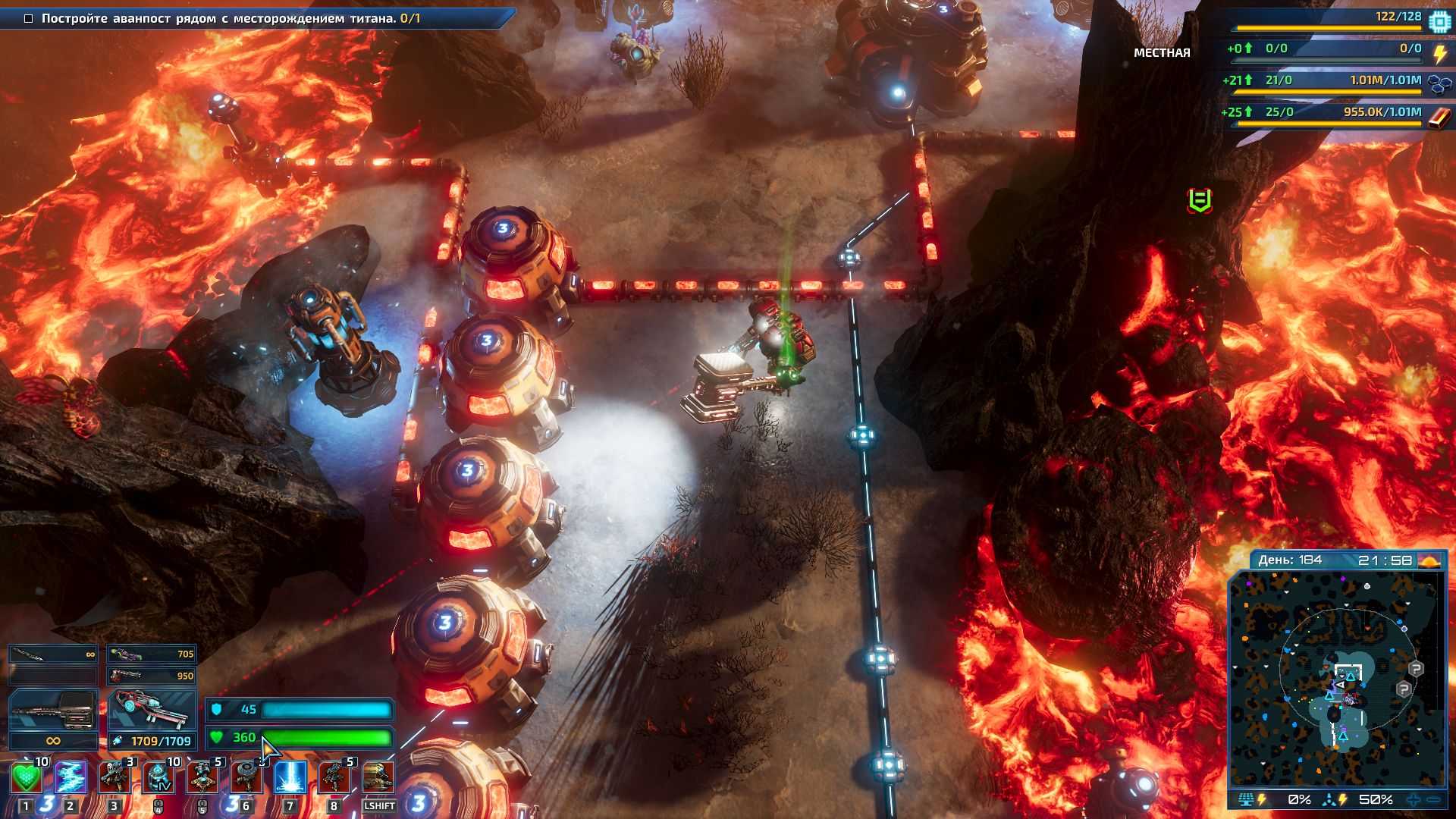
Task: Choose the sentry turret in hotbar slot 3
Action: pos(115,778)
